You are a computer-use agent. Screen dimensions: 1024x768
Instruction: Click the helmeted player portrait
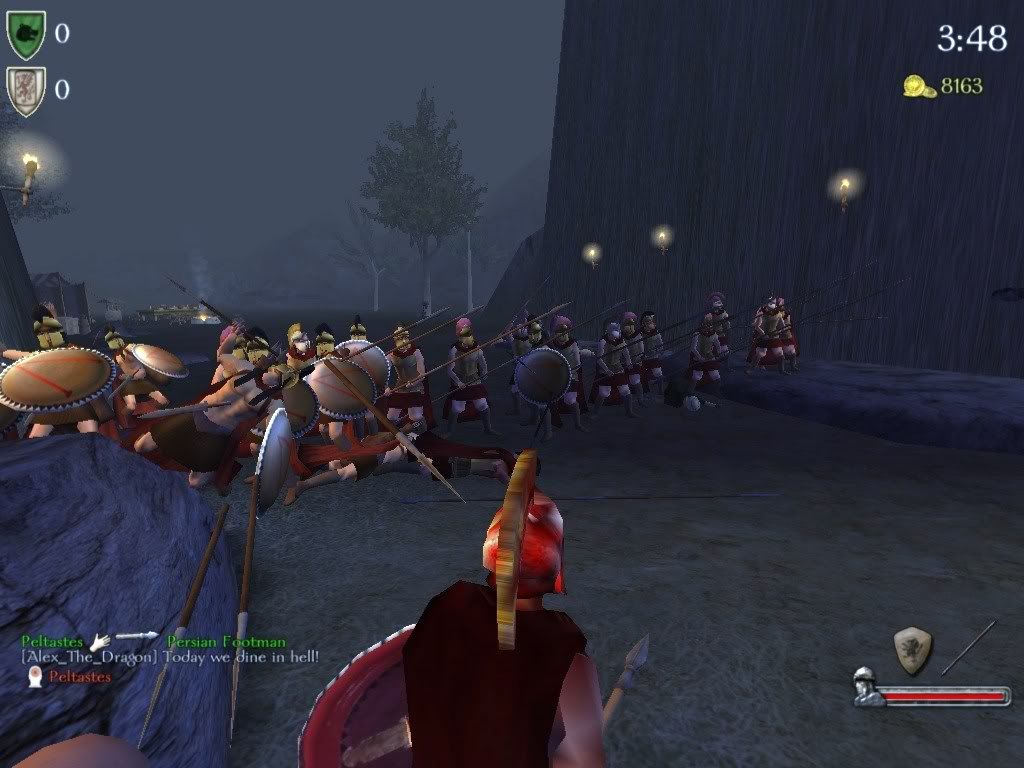pyautogui.click(x=867, y=688)
